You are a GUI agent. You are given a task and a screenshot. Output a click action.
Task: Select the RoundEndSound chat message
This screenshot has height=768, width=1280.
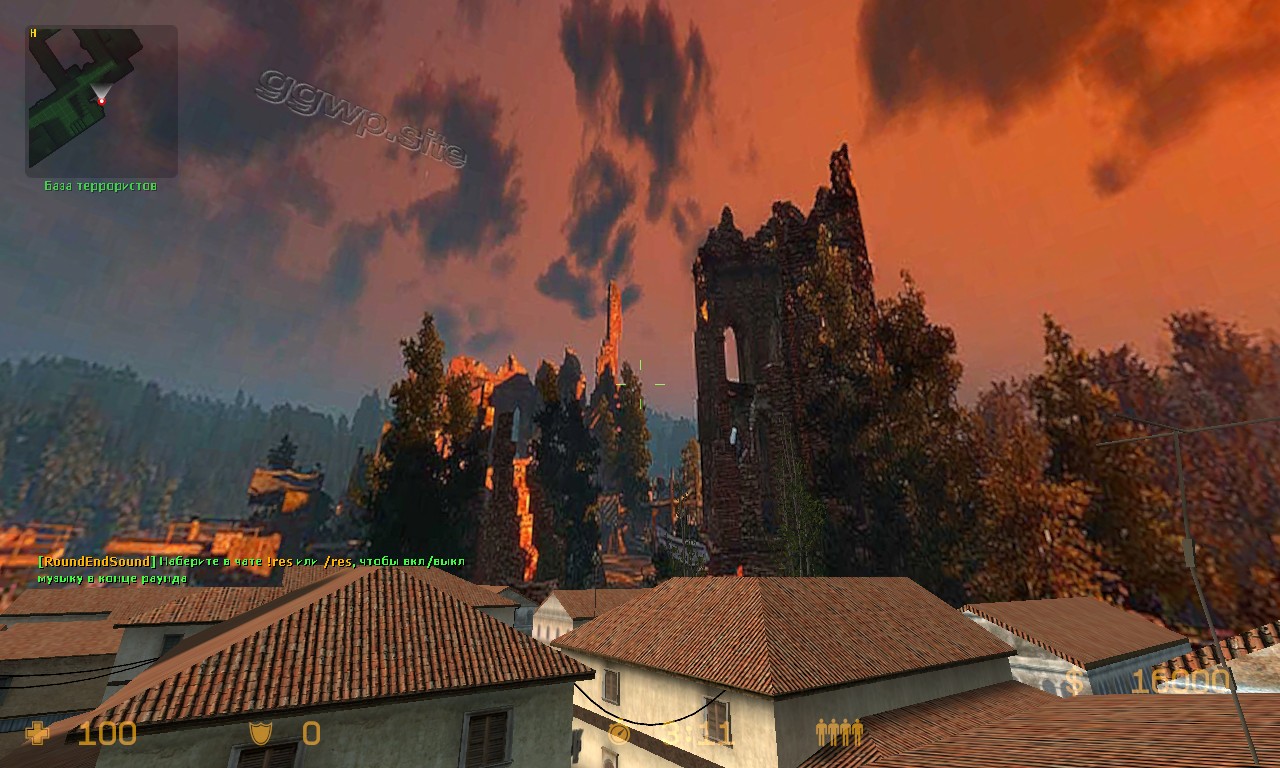pos(251,569)
